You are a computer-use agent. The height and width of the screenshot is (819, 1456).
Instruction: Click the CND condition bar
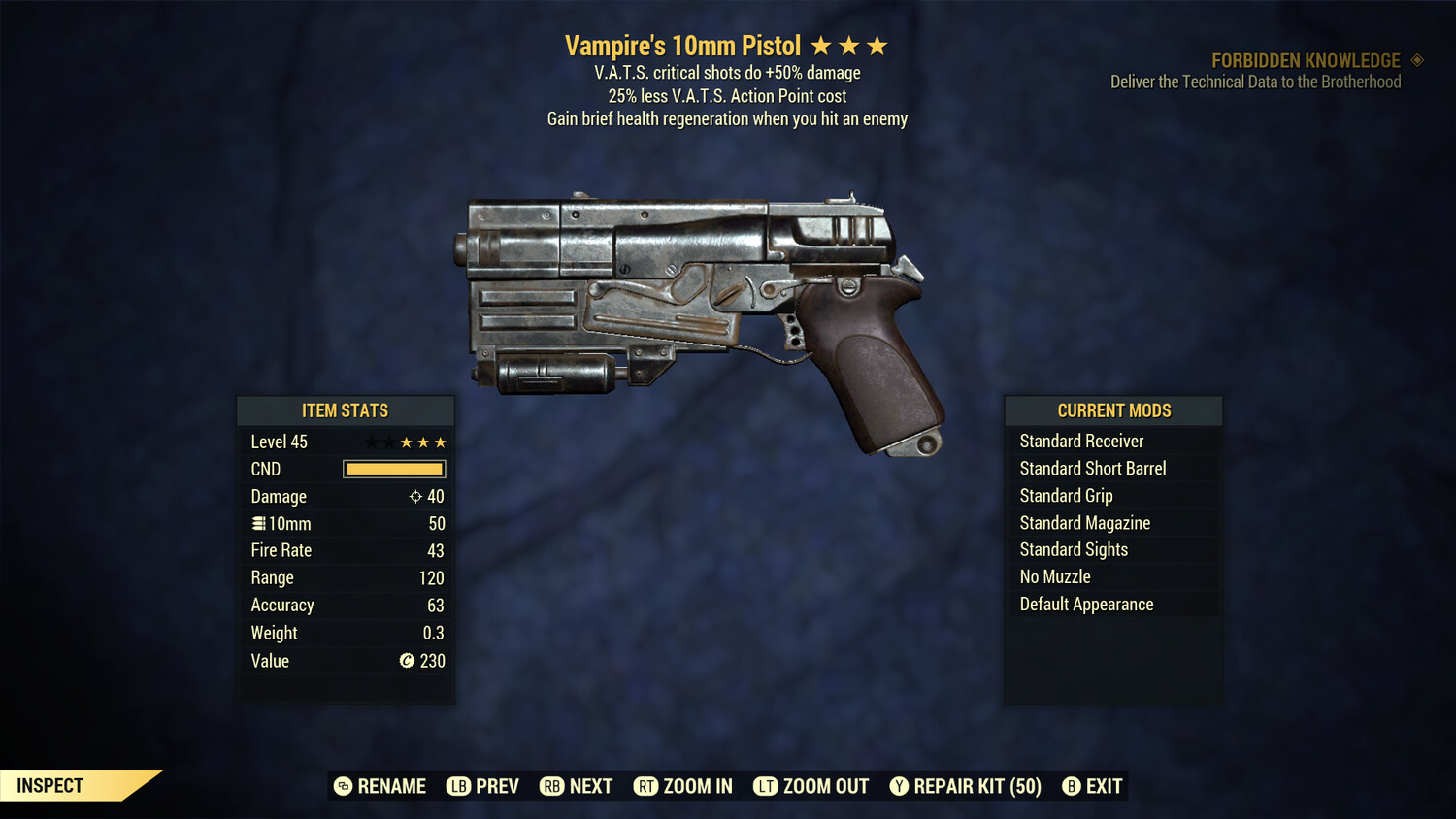coord(393,469)
